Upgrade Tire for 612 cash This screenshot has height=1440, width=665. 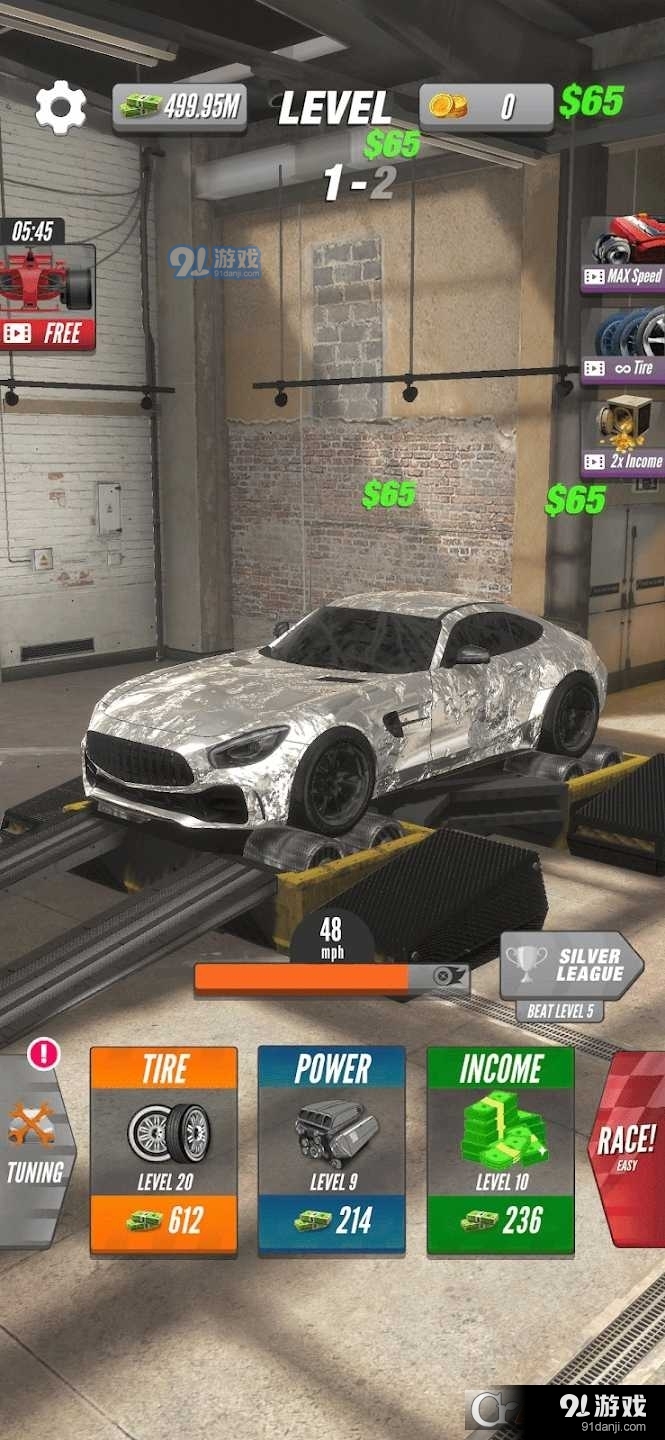click(164, 1150)
